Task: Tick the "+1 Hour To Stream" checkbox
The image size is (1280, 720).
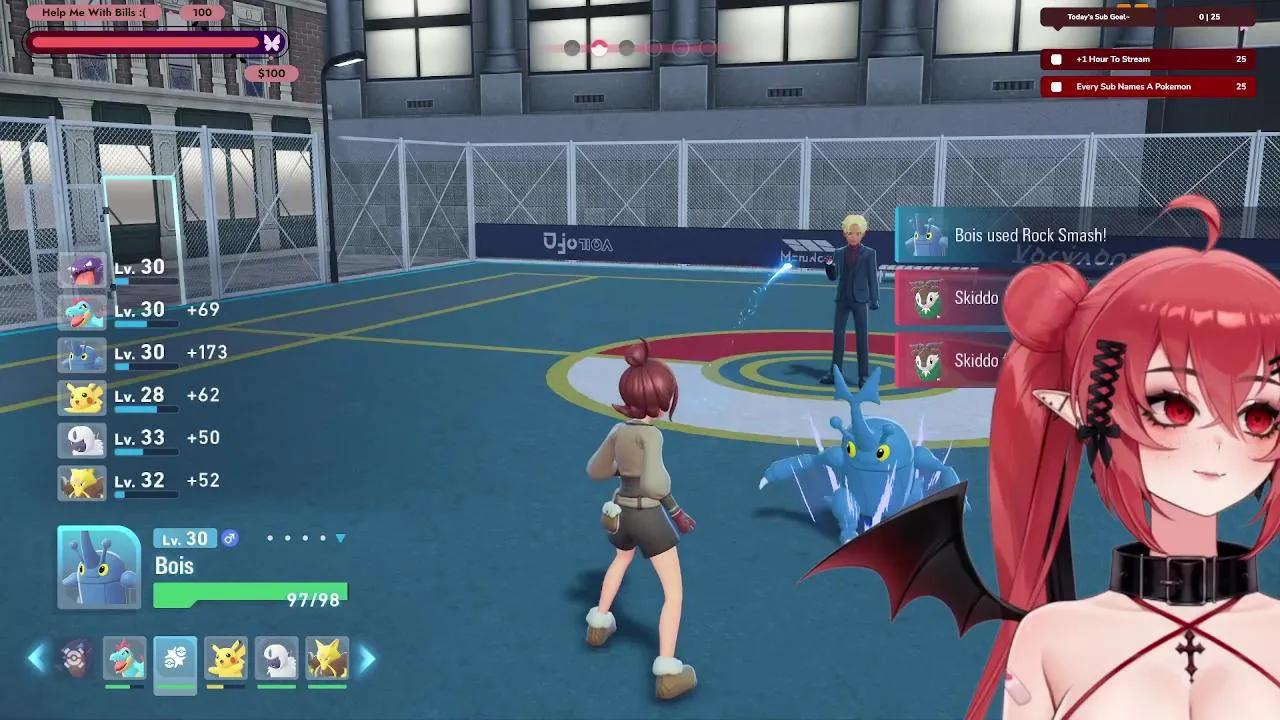Action: (x=1057, y=60)
